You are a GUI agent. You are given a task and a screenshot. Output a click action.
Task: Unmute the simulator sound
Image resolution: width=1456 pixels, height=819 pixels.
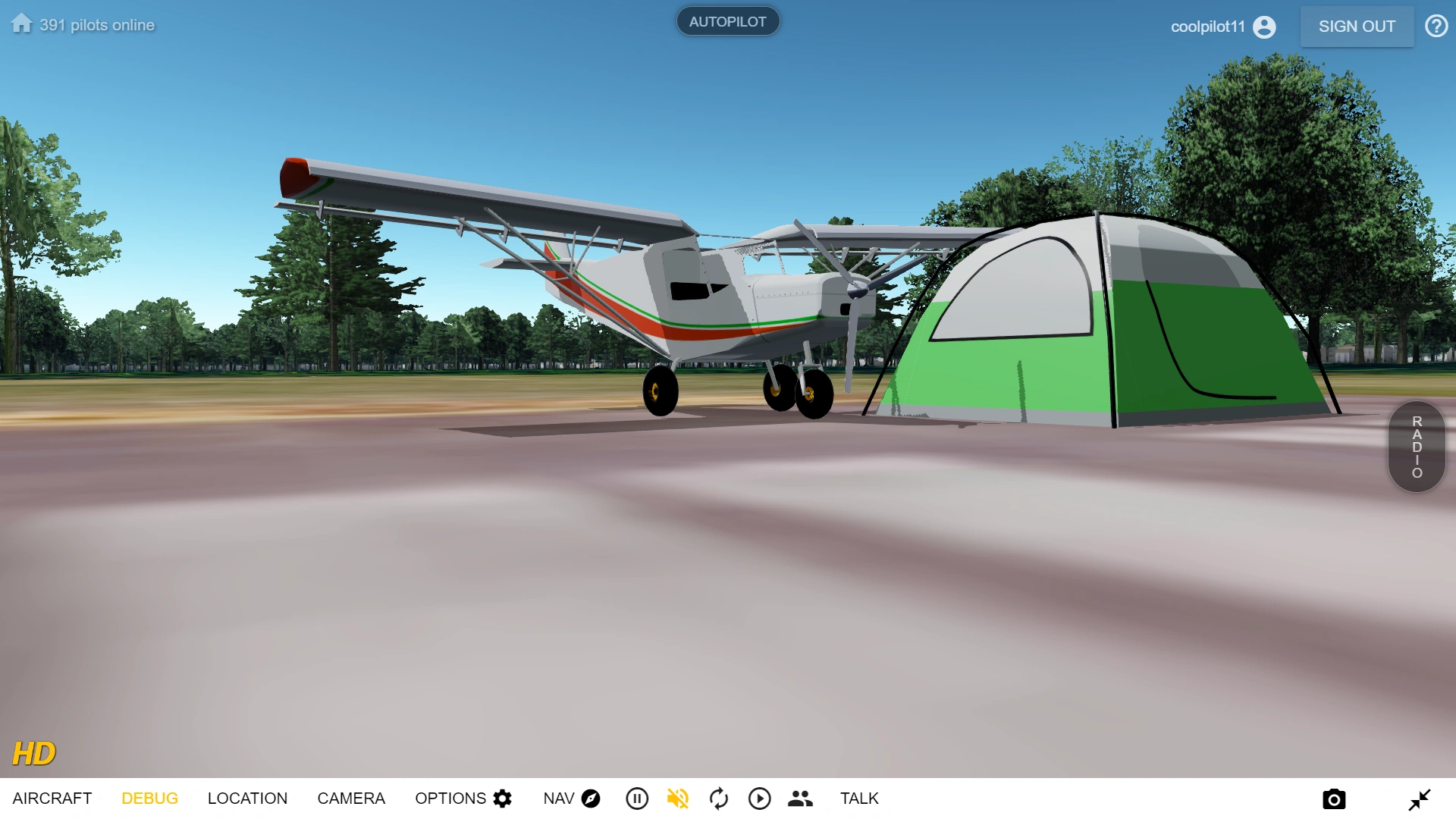(678, 798)
